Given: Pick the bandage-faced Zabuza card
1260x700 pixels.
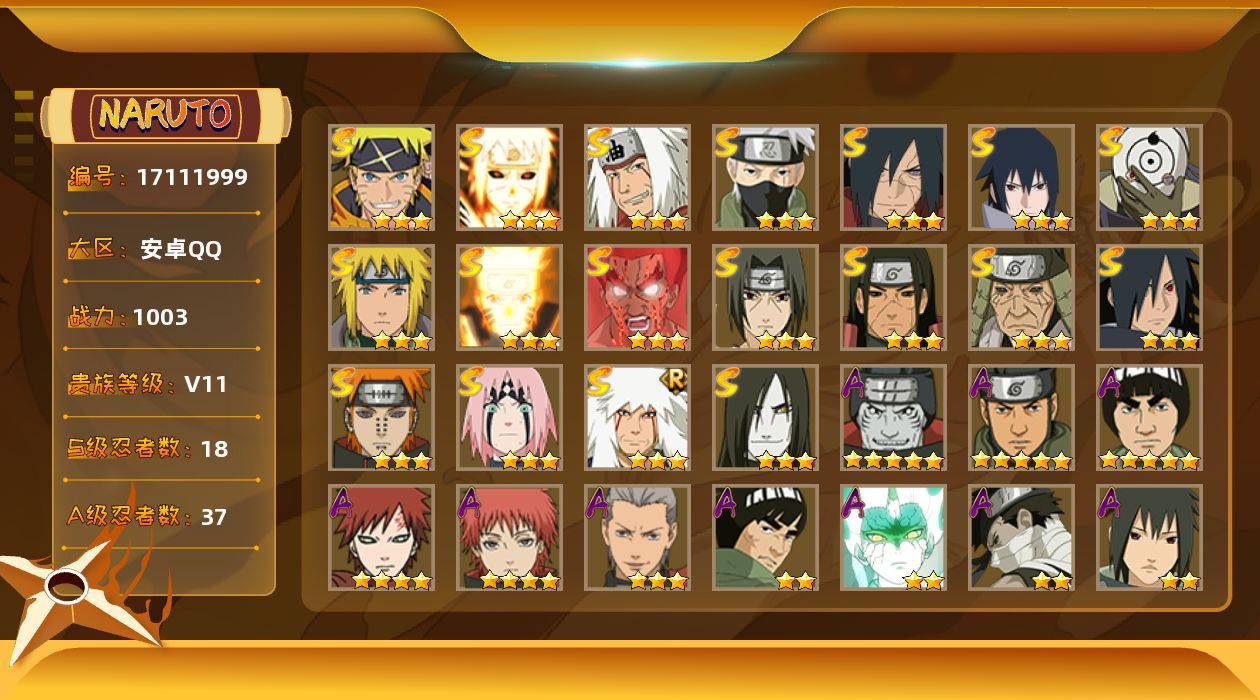Looking at the screenshot, I should 1021,537.
